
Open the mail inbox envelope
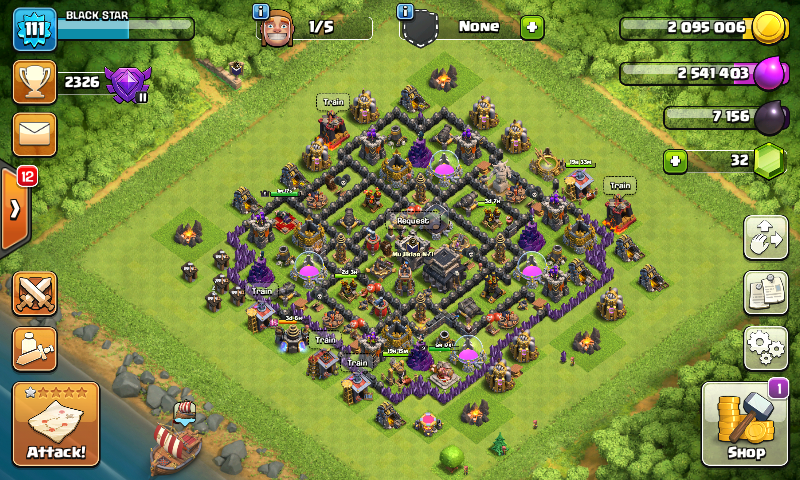(x=34, y=134)
